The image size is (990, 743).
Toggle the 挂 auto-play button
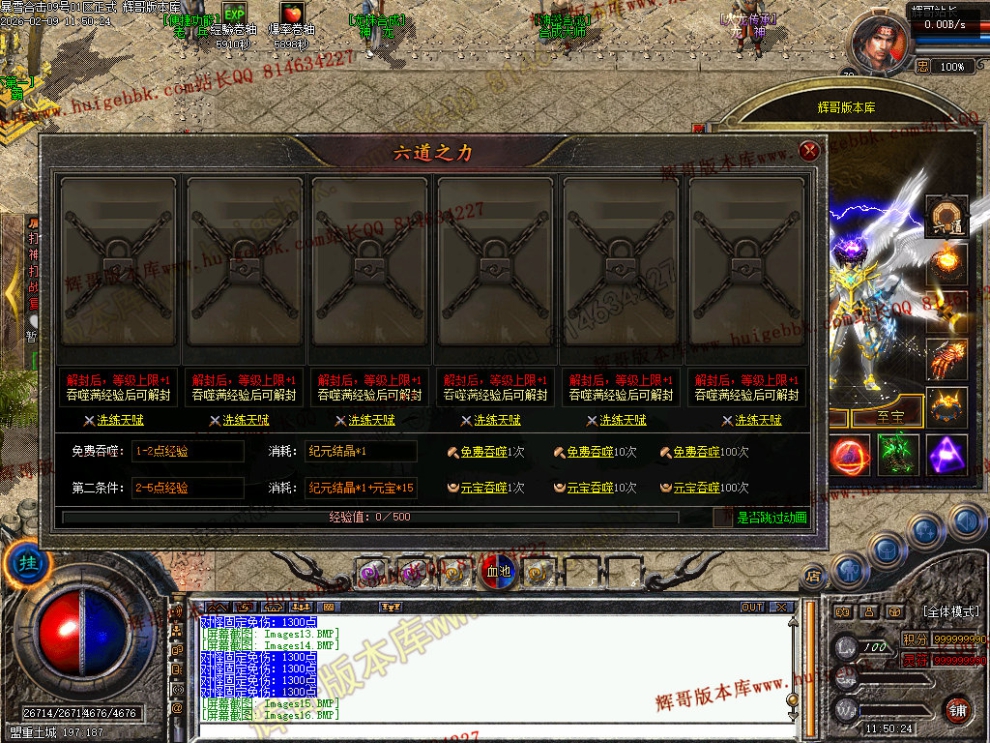pyautogui.click(x=28, y=564)
